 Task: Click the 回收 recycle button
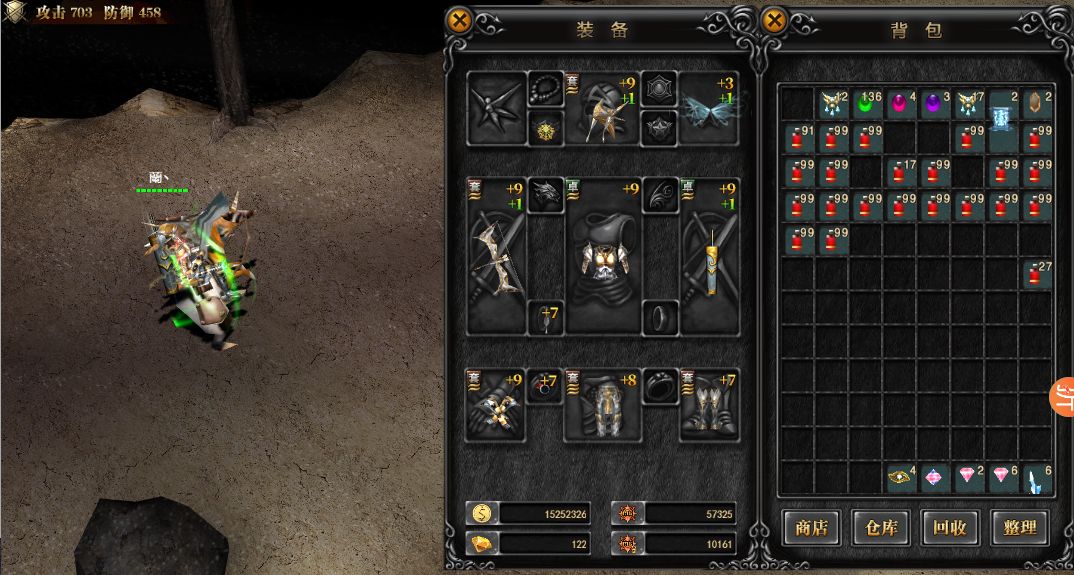(948, 527)
